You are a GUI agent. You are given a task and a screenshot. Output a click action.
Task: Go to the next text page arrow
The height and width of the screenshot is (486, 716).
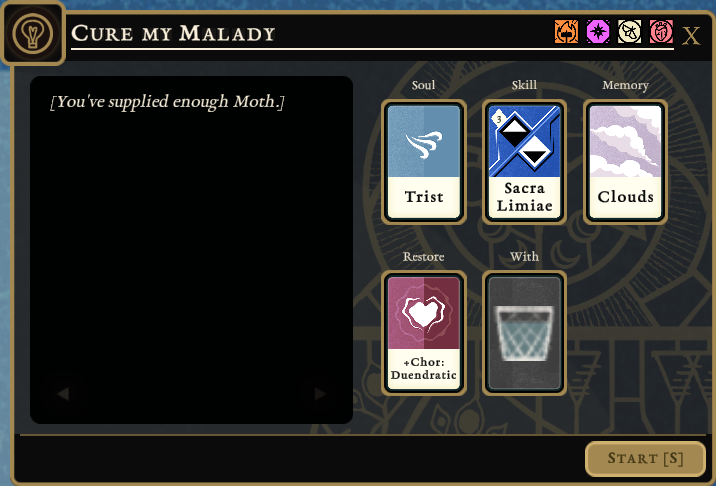pos(320,395)
